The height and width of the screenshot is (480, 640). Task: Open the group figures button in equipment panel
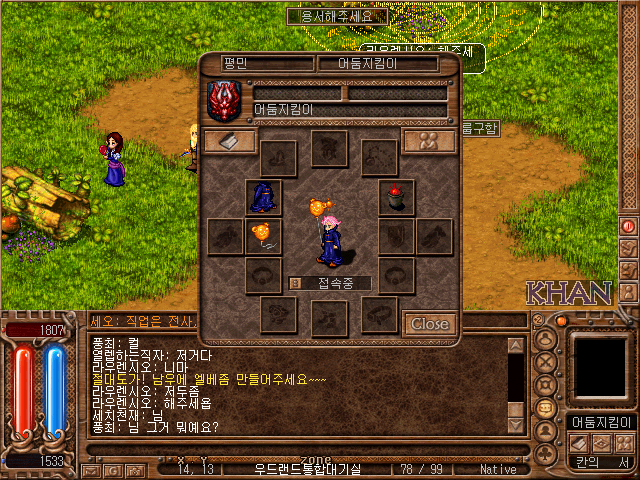(430, 141)
